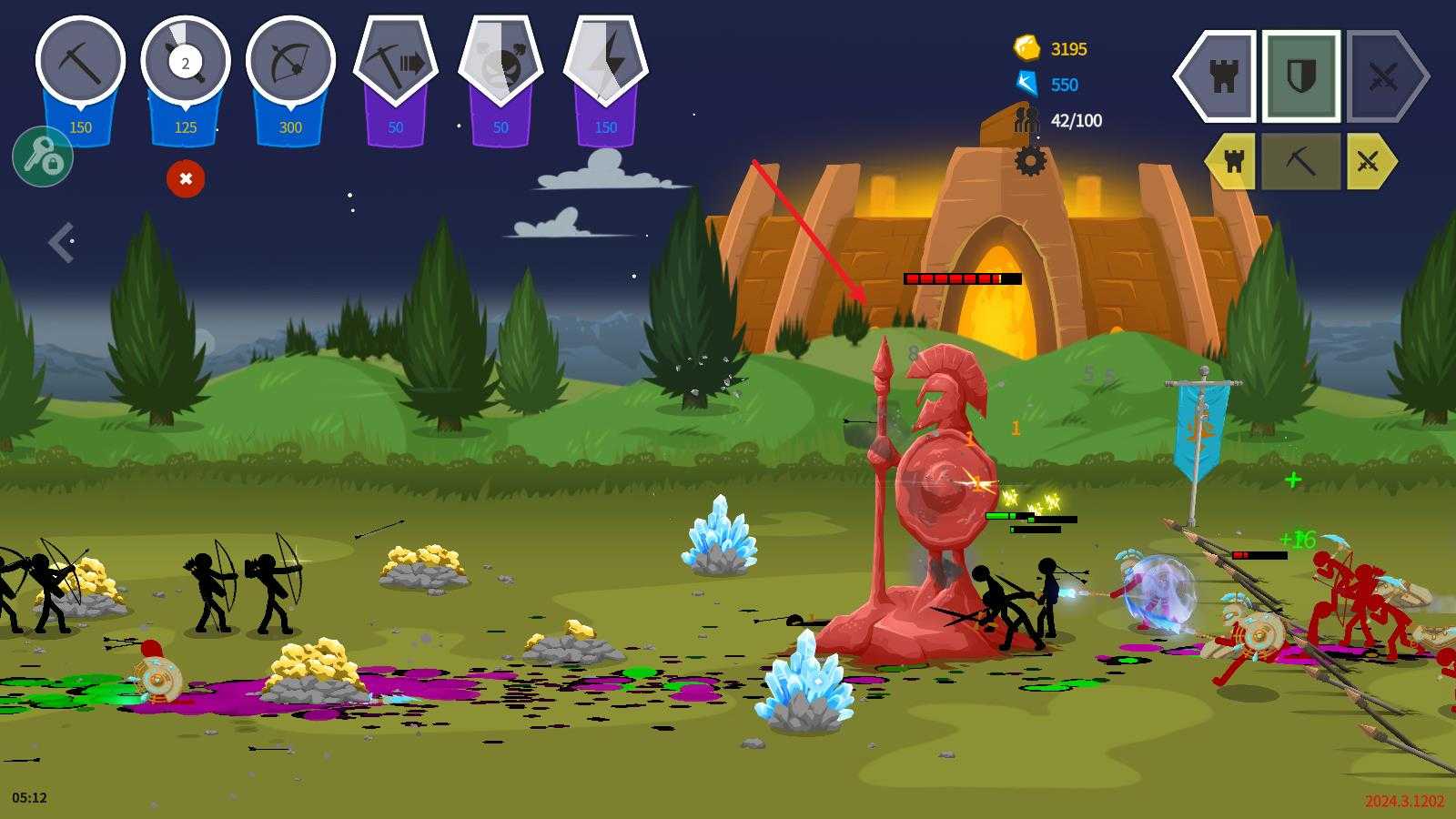Train an archer costing 300 gold

290,64
